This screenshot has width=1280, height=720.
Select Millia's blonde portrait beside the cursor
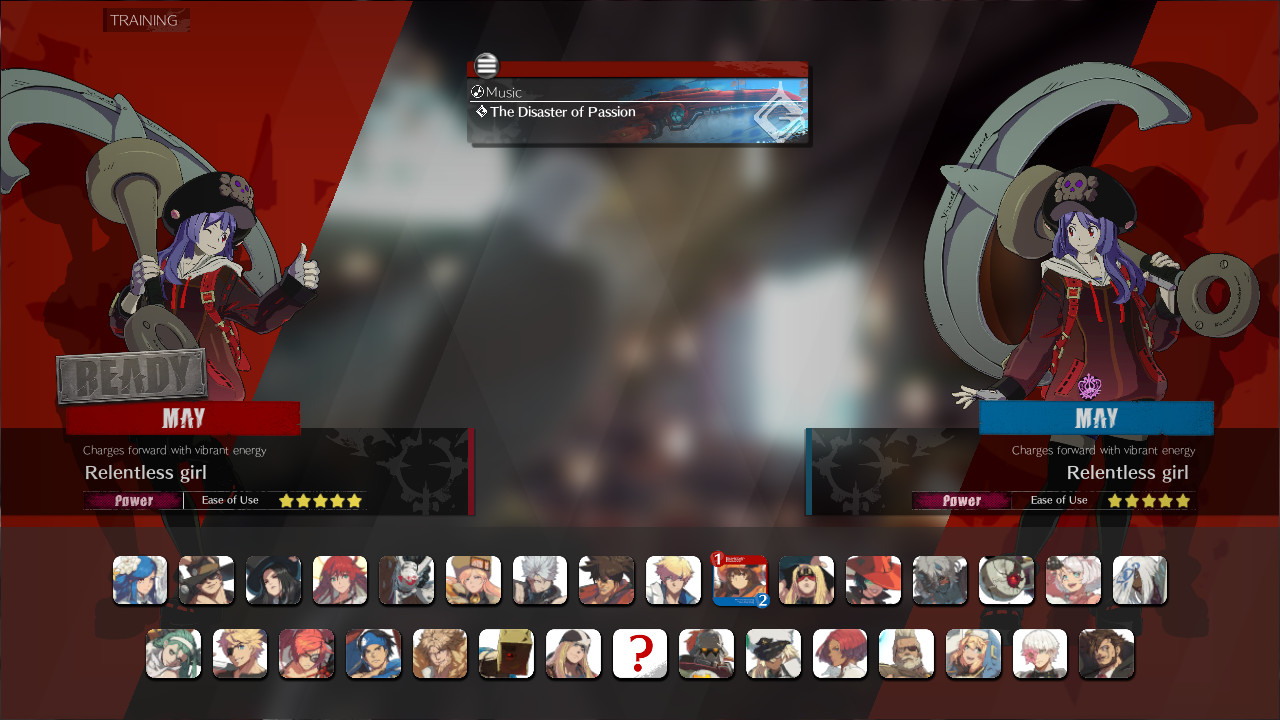pos(807,580)
